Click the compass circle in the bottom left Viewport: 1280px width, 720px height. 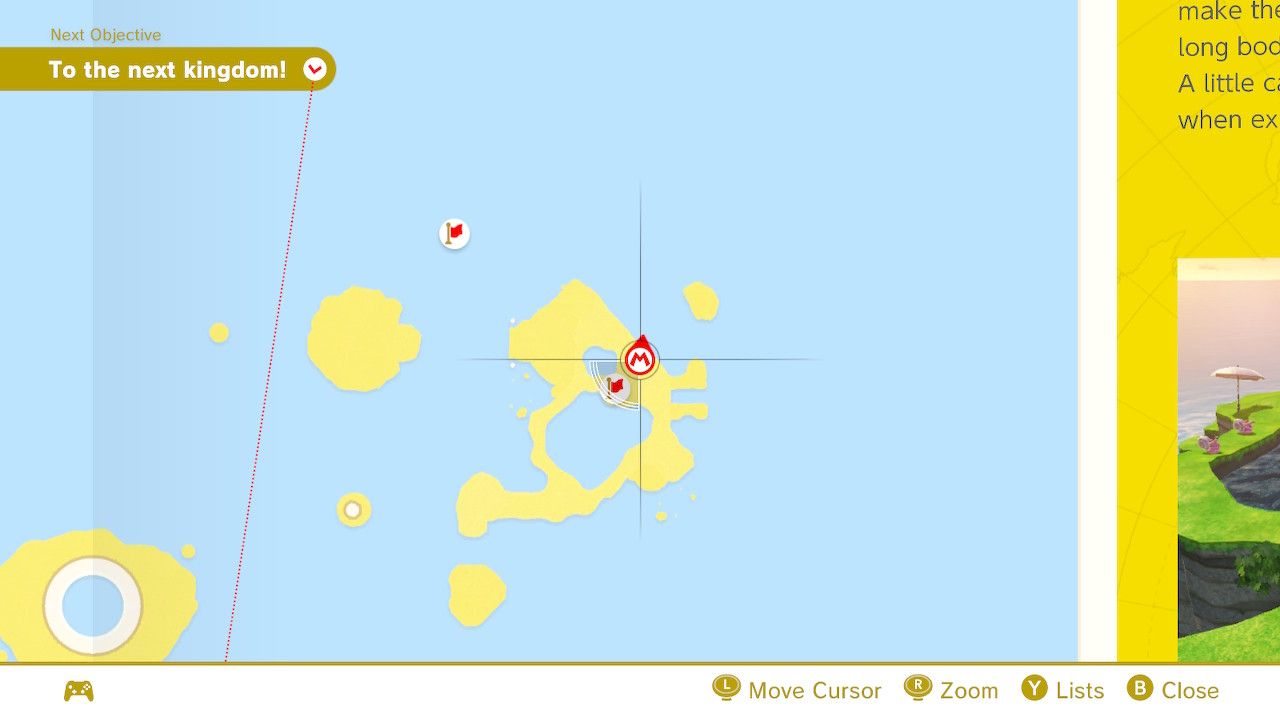point(93,606)
